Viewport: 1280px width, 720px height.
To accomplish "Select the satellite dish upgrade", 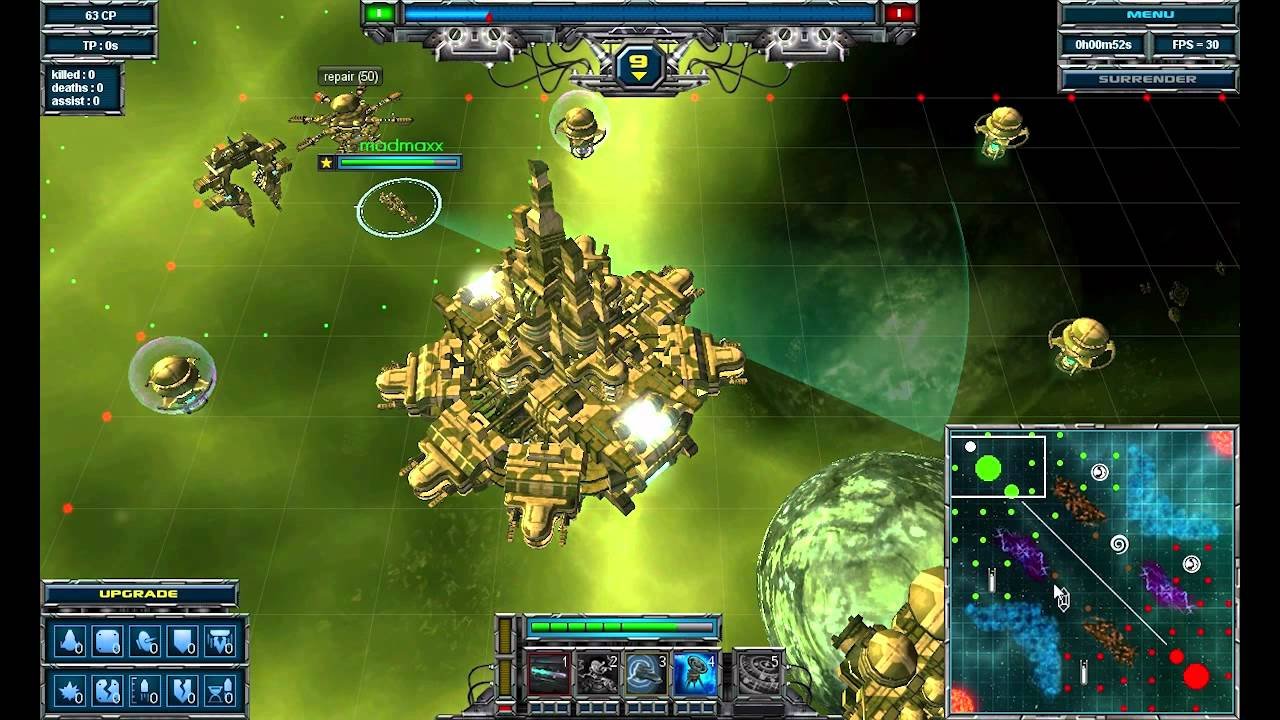I will (x=146, y=642).
